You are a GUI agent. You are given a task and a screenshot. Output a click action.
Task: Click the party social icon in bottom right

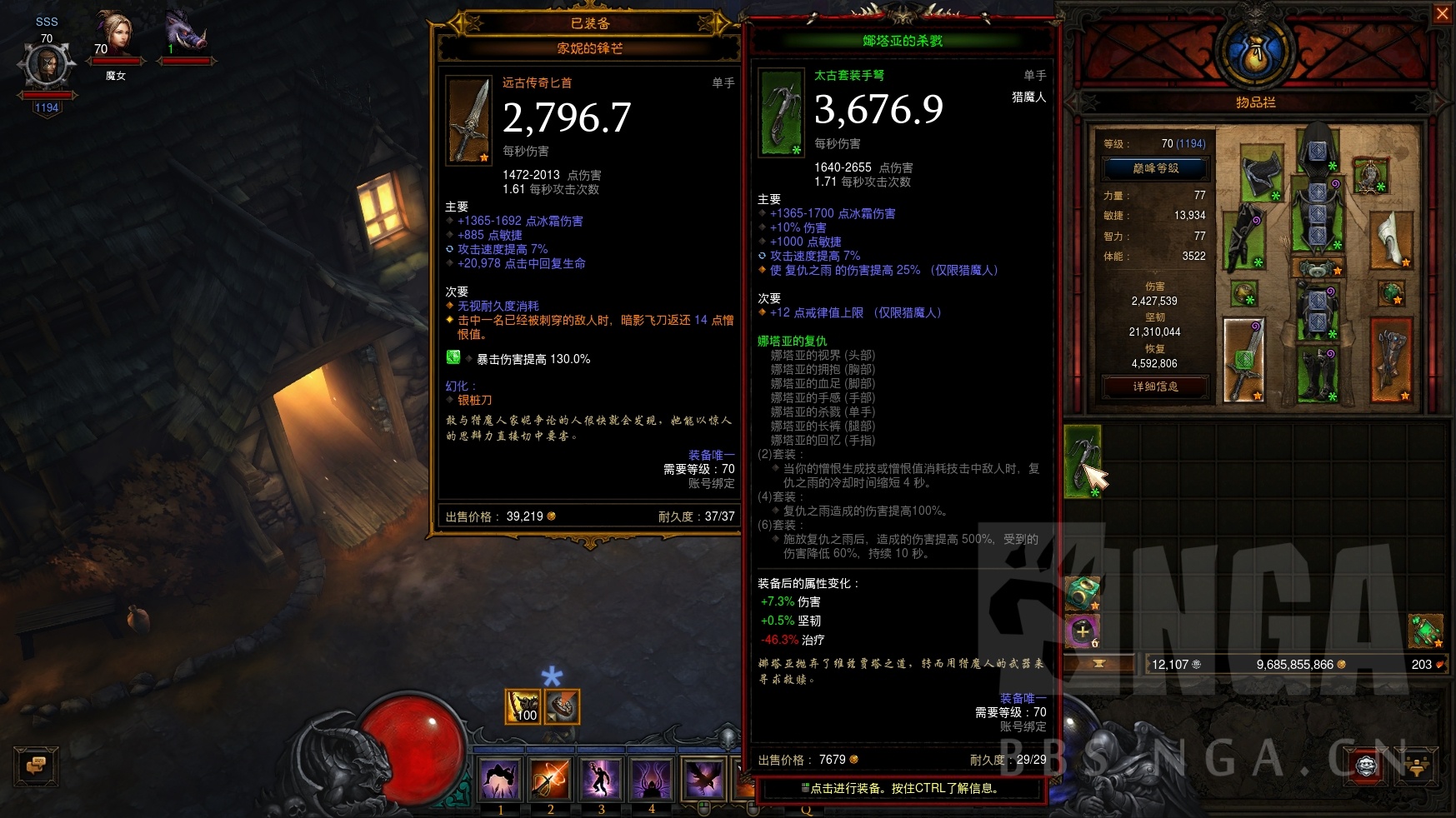click(x=1417, y=766)
